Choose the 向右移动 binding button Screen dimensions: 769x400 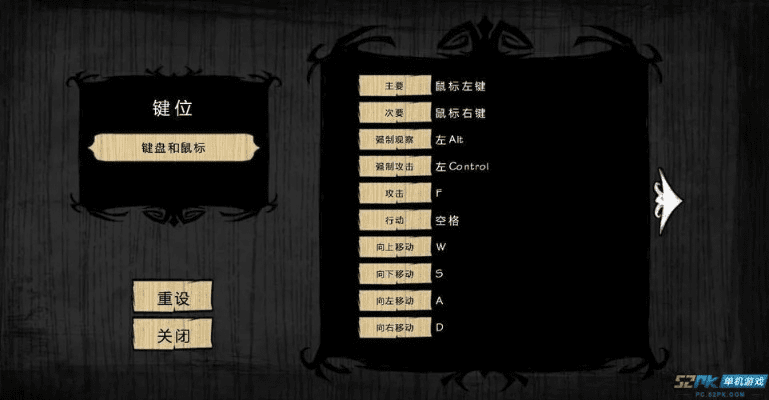point(394,327)
